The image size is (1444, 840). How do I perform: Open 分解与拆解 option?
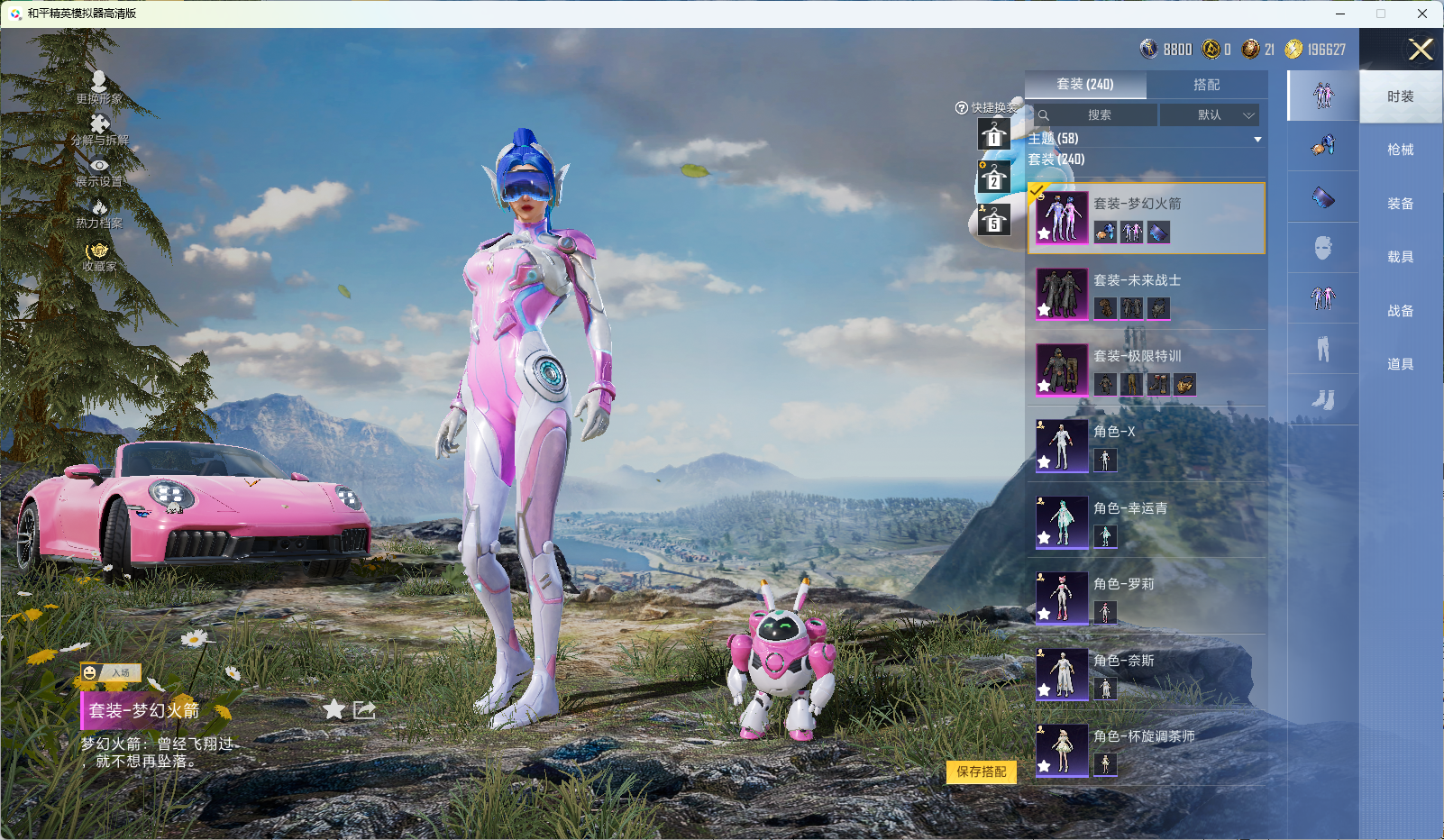tap(99, 129)
